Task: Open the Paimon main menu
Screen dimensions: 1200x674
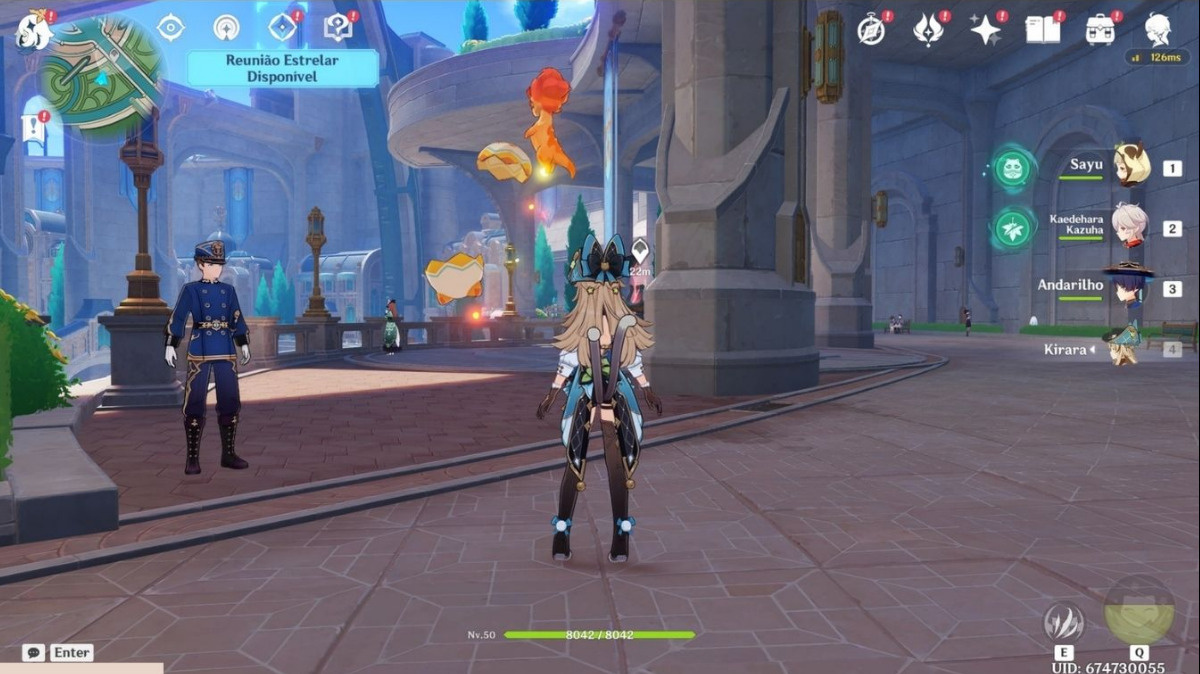Action: (x=32, y=30)
